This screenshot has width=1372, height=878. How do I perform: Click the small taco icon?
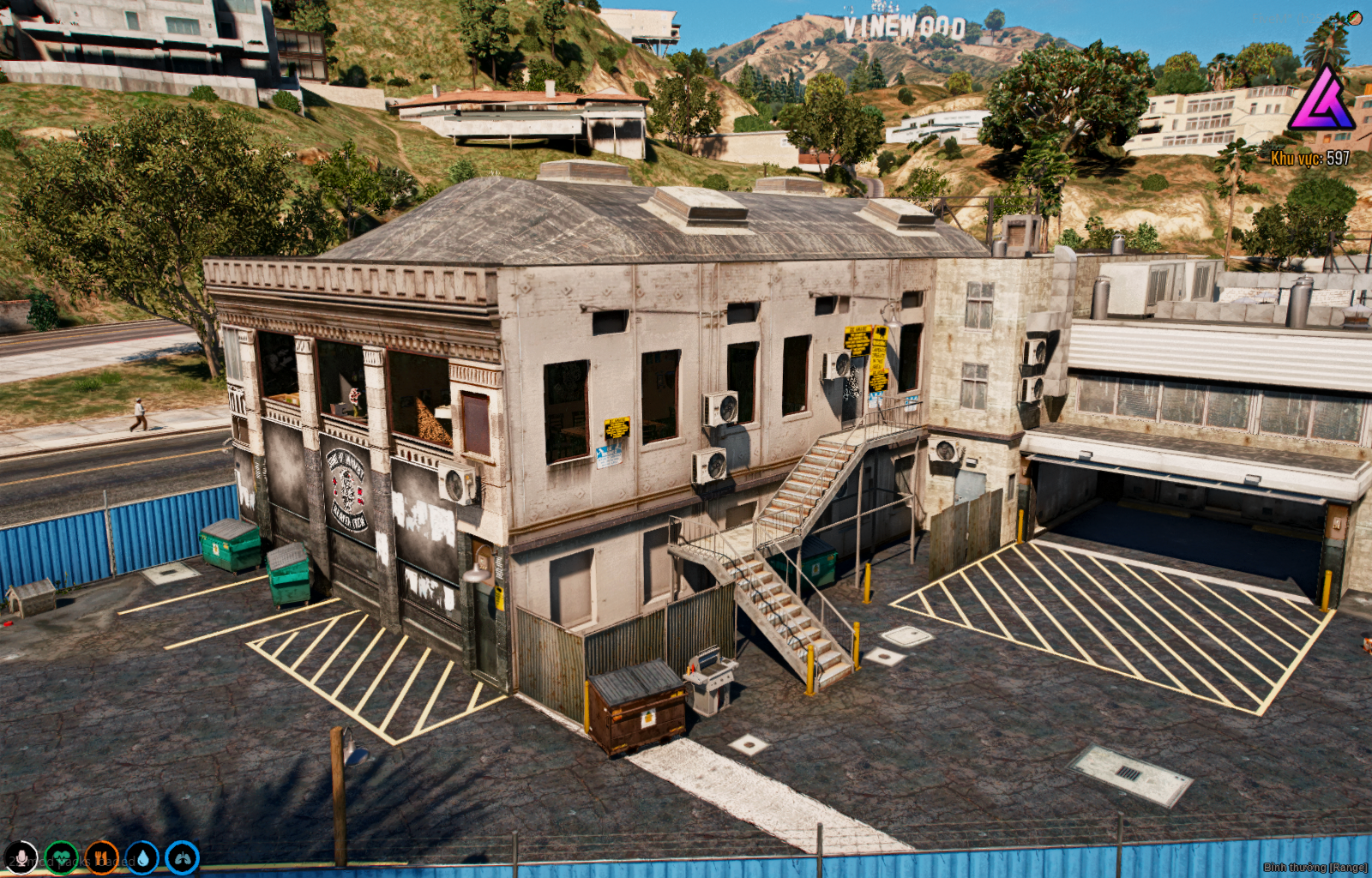click(x=1355, y=17)
